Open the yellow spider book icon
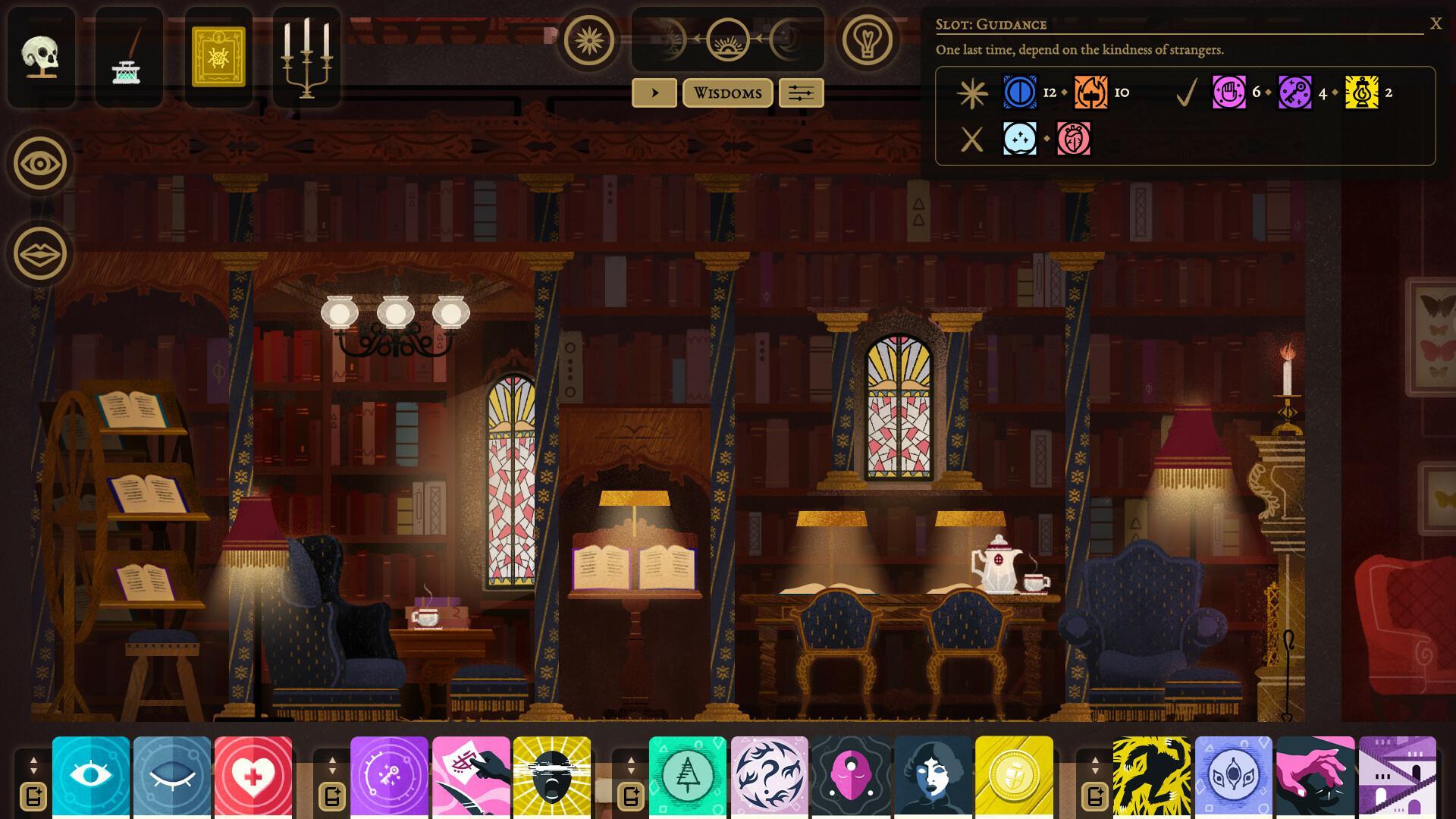 click(x=218, y=58)
